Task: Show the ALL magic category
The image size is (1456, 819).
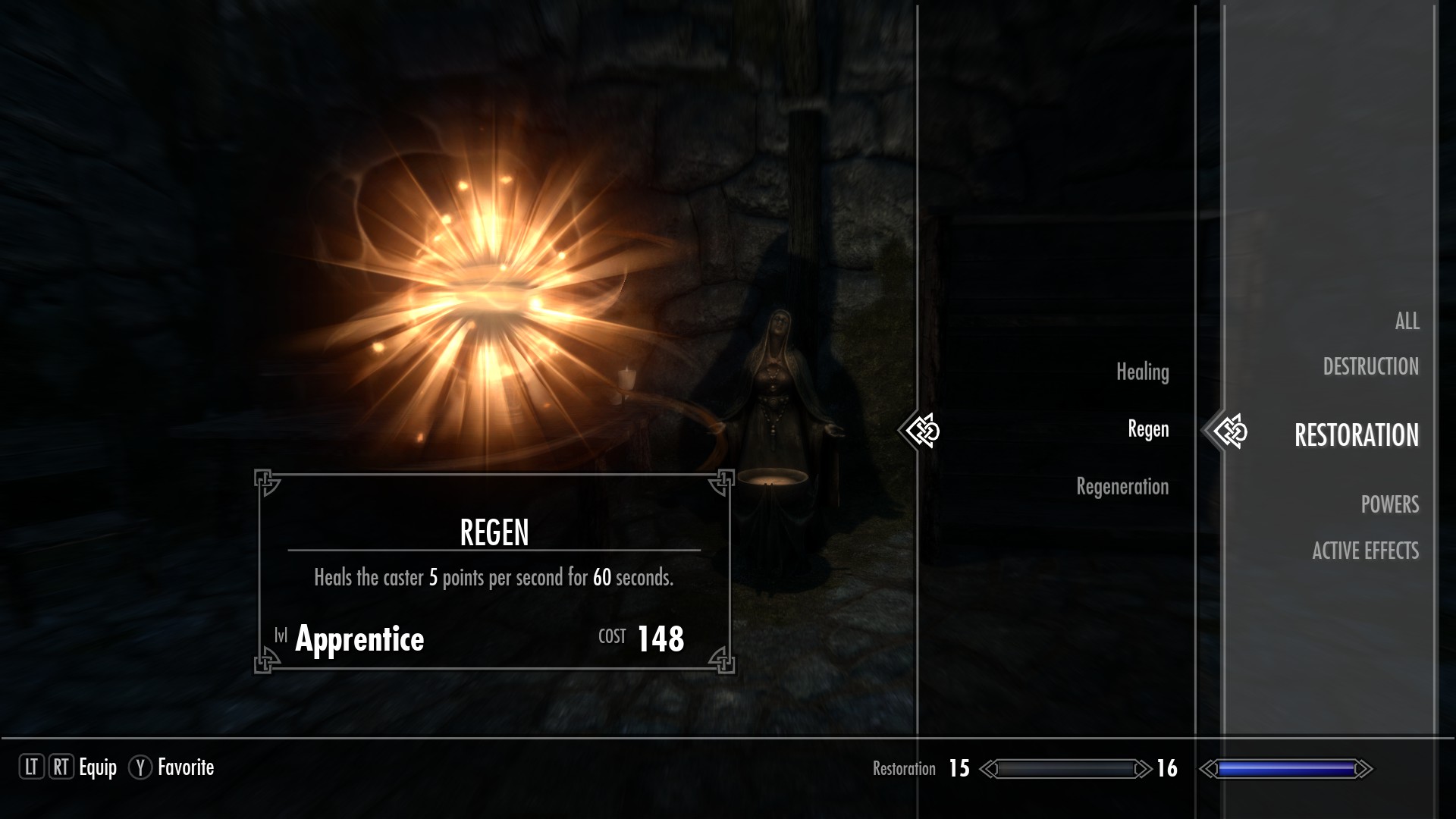Action: pyautogui.click(x=1407, y=321)
